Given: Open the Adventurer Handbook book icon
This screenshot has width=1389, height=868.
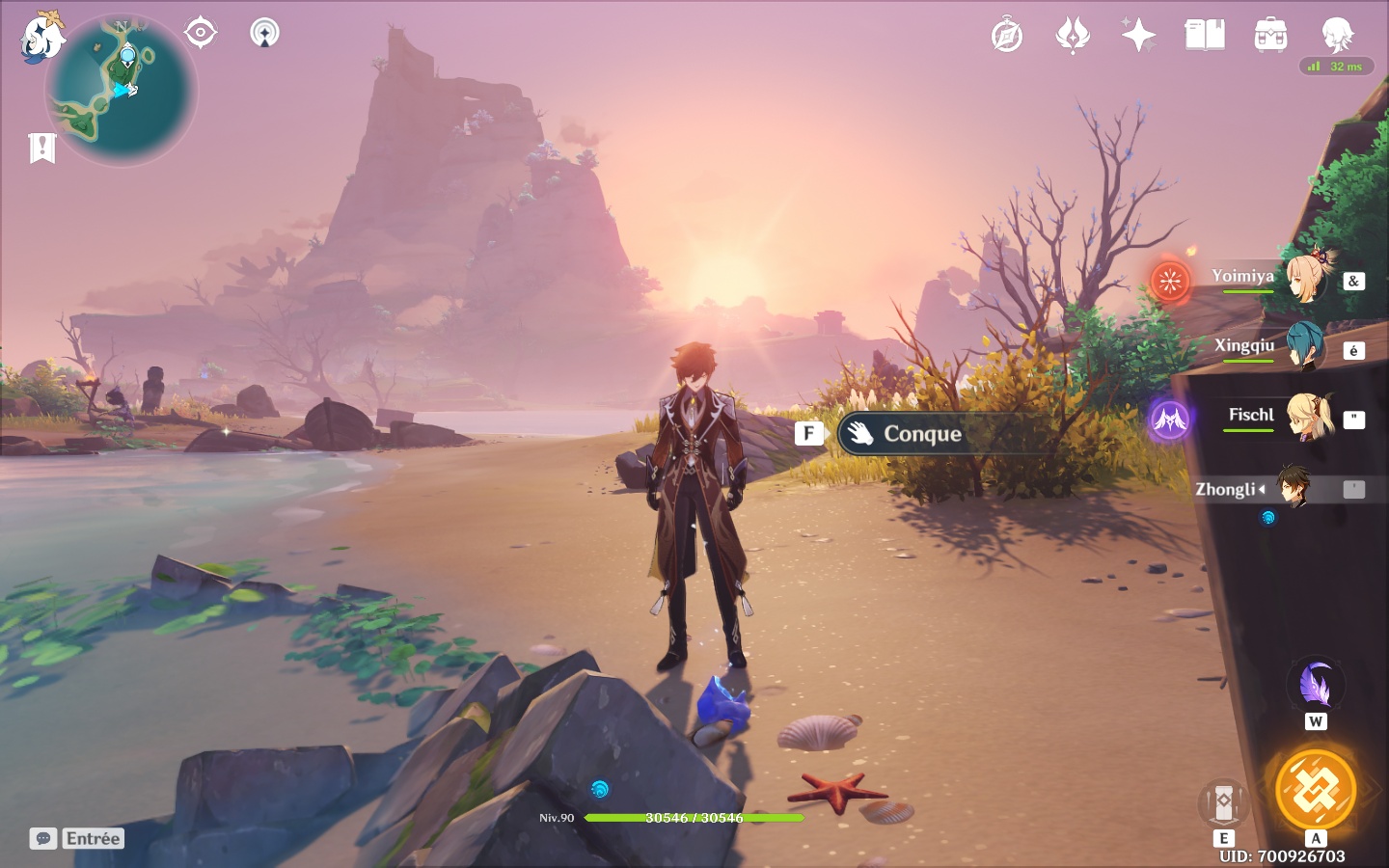Looking at the screenshot, I should [x=1204, y=36].
